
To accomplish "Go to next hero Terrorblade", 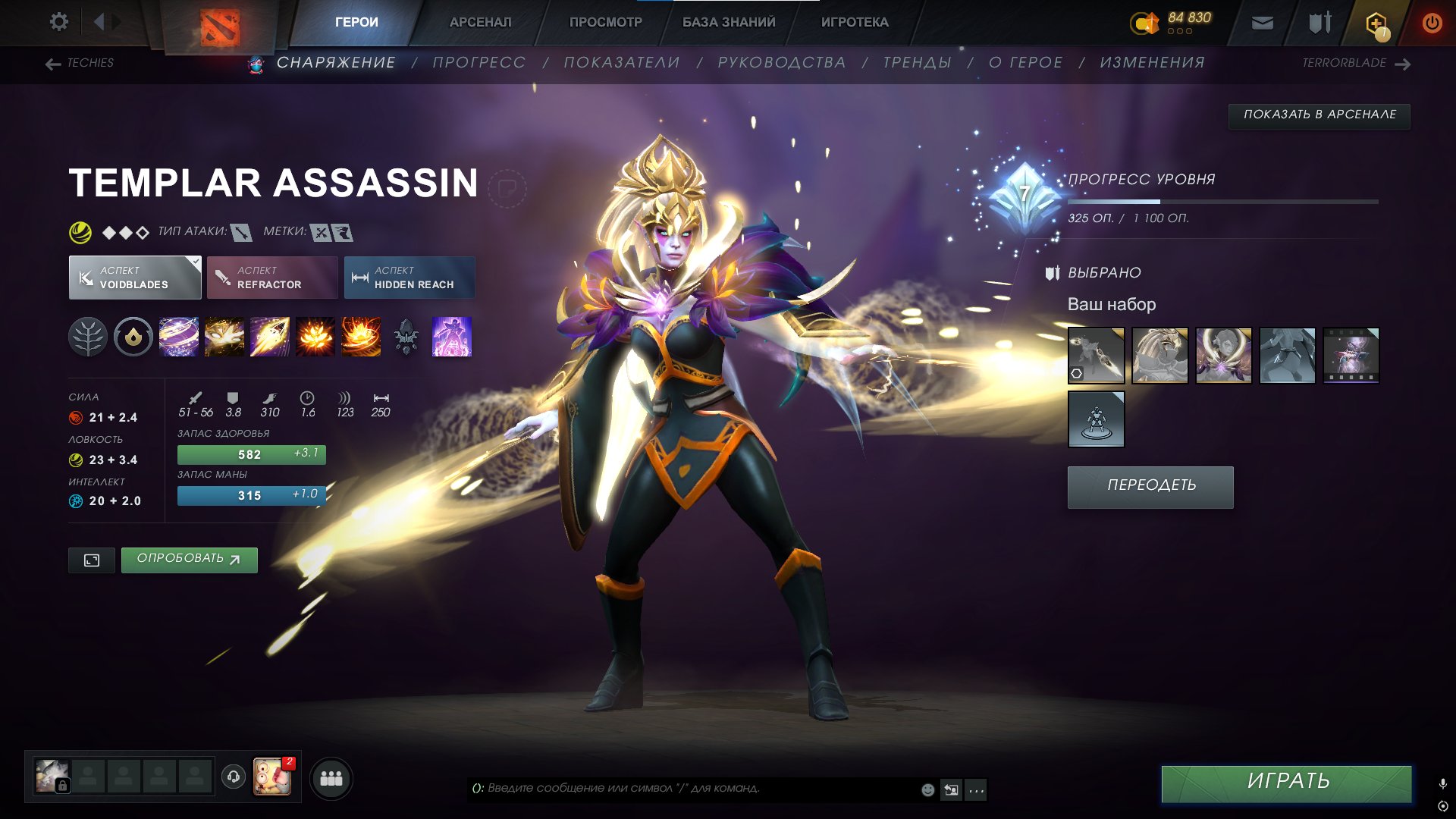I will (1355, 63).
